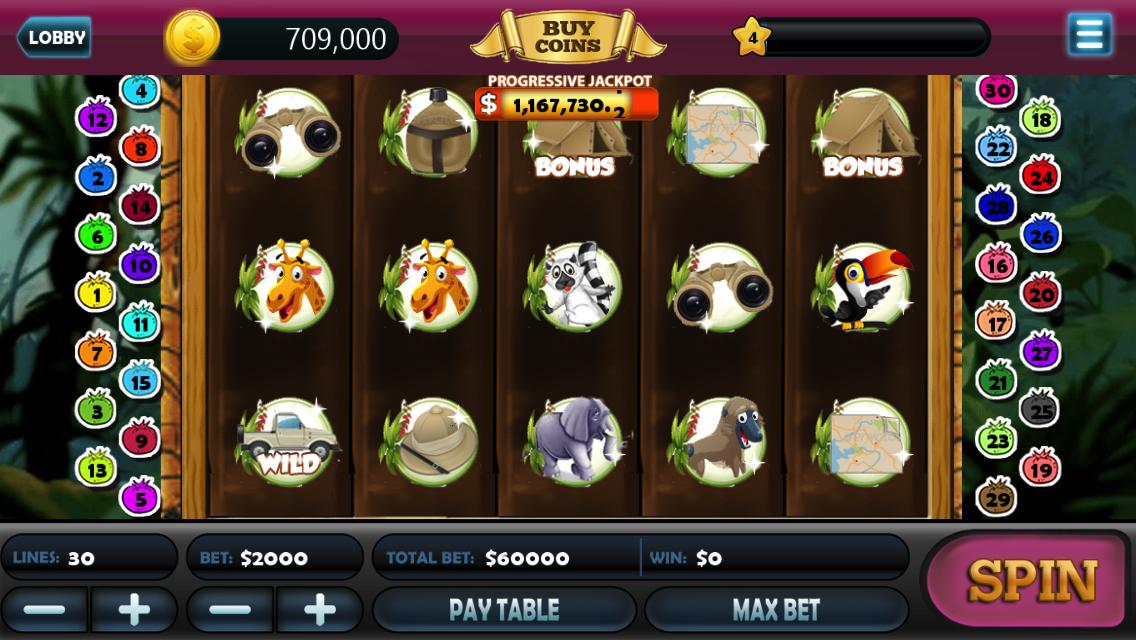Select payline marker number 30
This screenshot has width=1136, height=640.
coord(996,90)
